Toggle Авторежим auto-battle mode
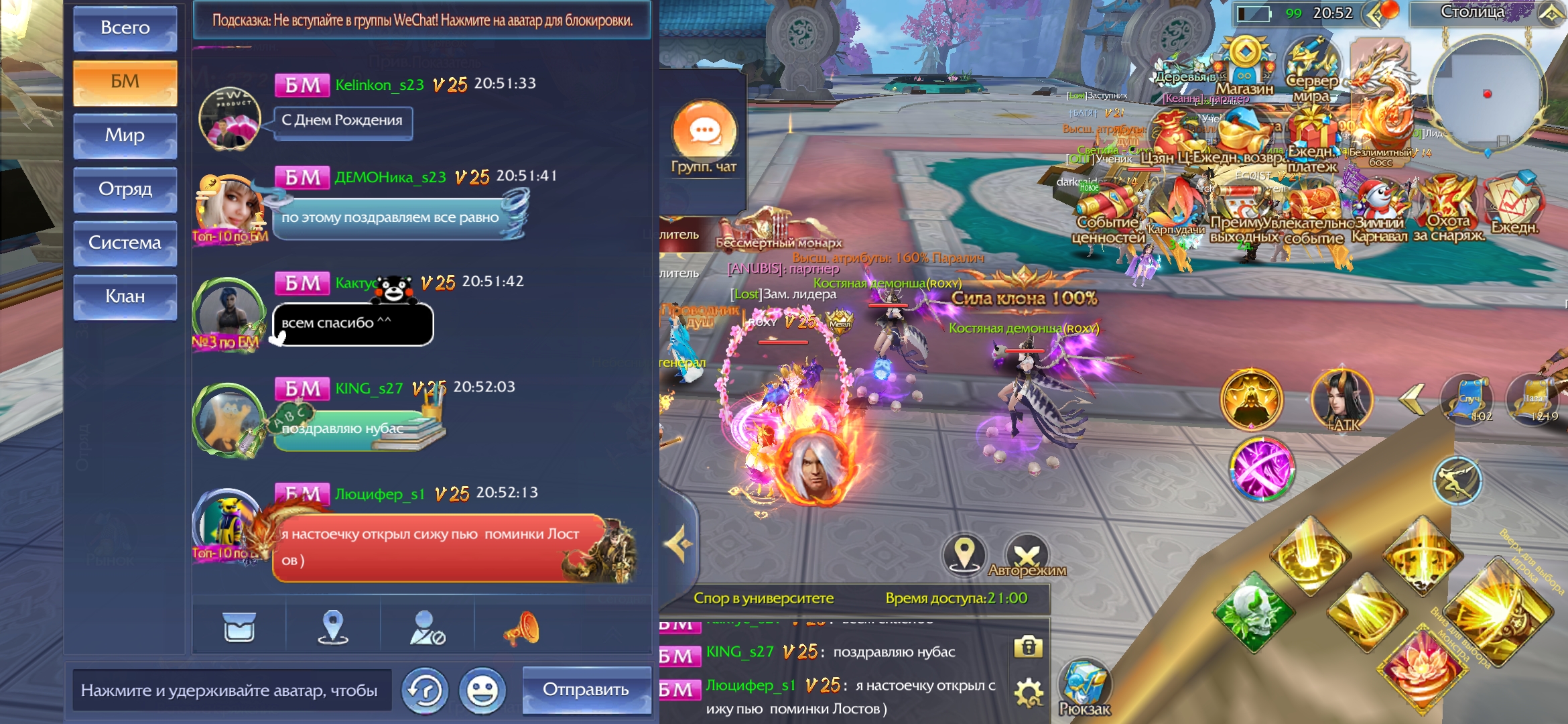 point(1027,556)
